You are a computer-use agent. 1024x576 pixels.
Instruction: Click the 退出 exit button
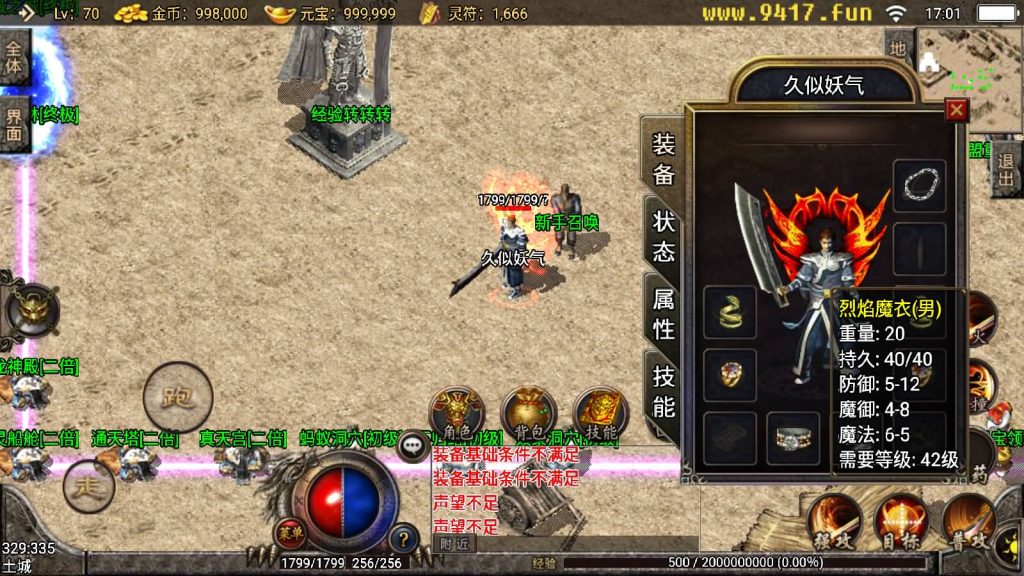click(x=1005, y=169)
